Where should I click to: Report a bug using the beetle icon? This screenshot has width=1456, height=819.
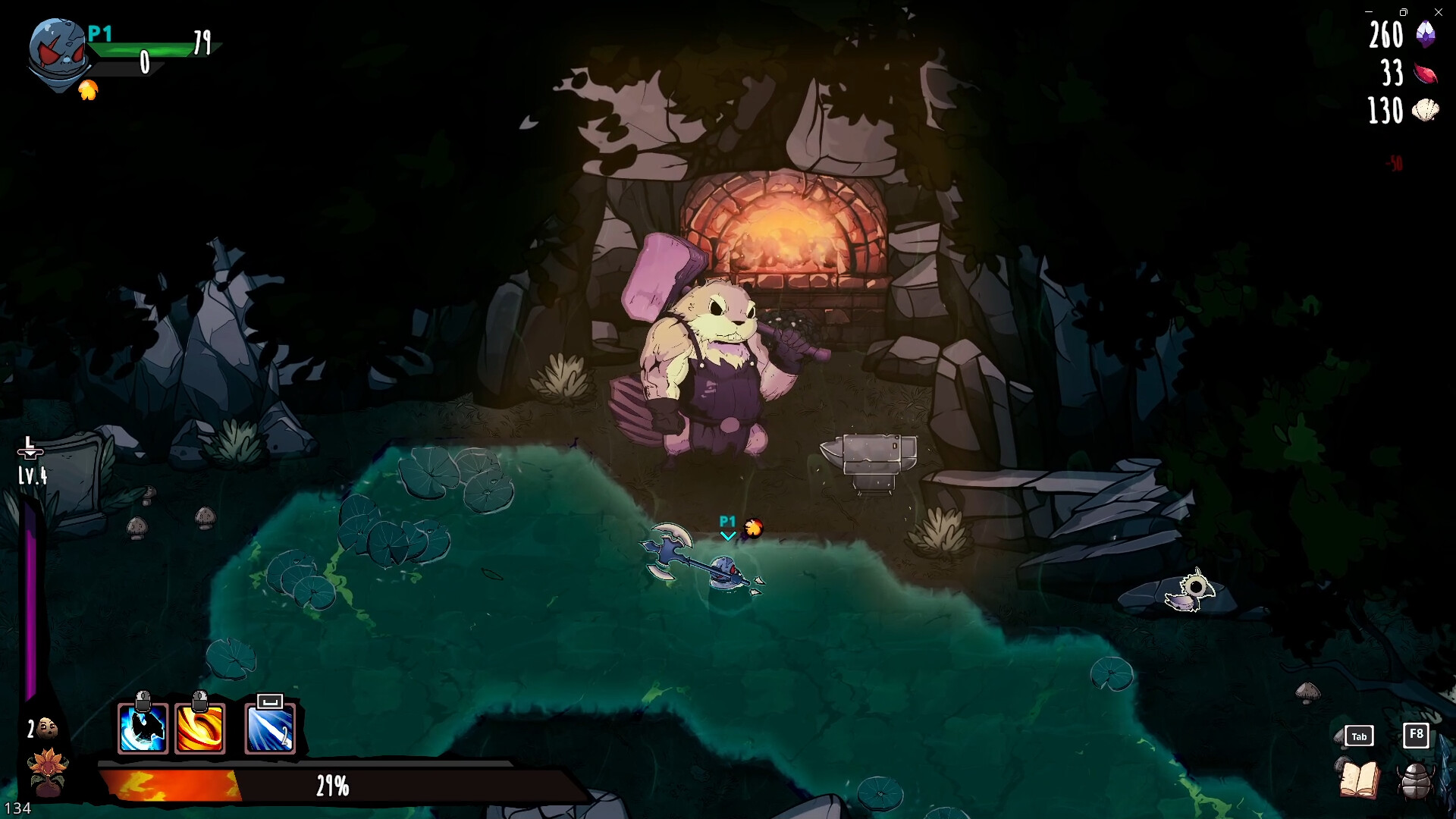tap(1415, 779)
